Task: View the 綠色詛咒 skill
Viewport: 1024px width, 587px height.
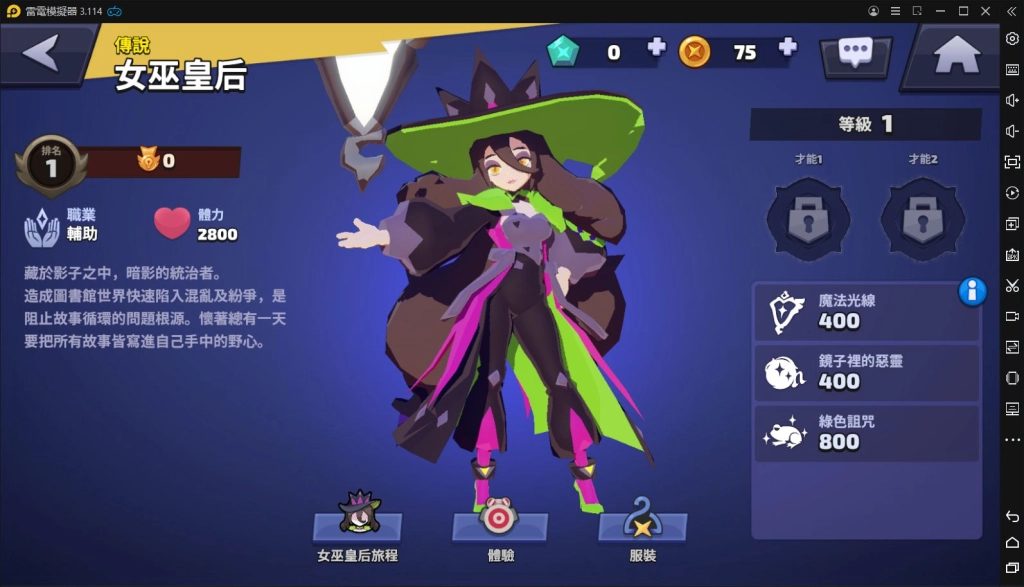Action: 866,432
